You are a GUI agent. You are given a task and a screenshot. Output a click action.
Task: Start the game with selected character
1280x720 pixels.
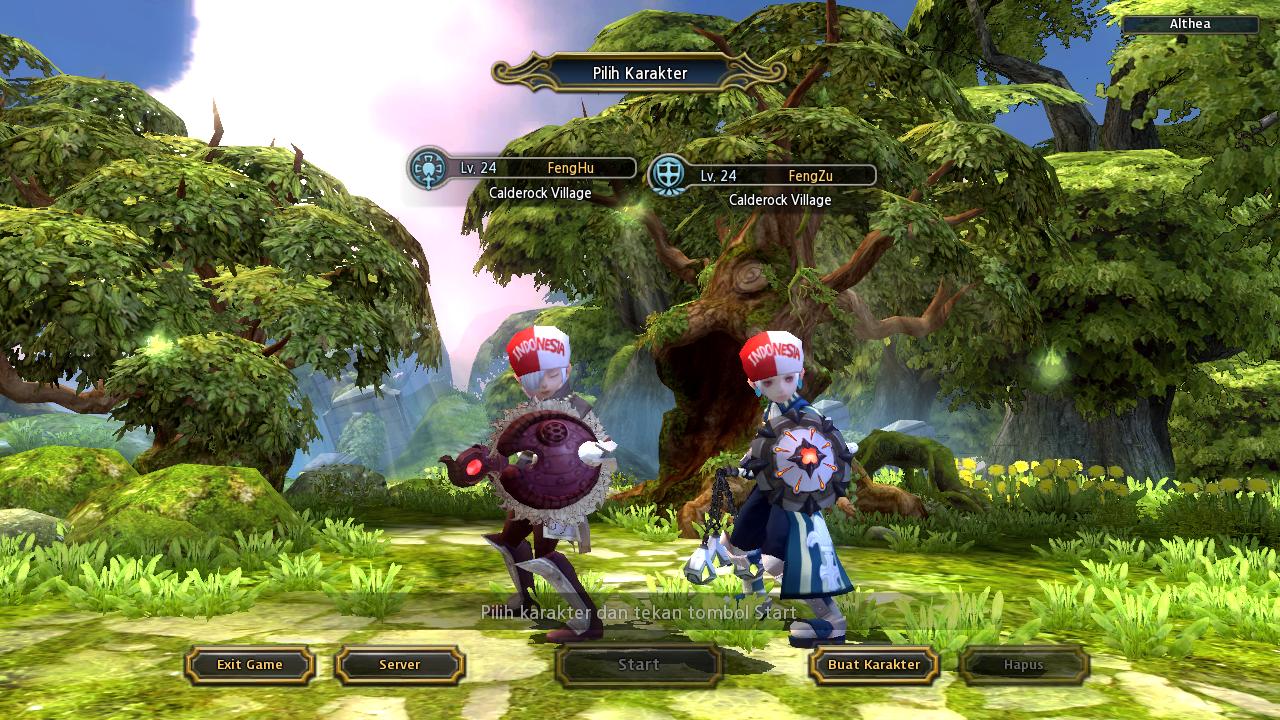coord(638,665)
